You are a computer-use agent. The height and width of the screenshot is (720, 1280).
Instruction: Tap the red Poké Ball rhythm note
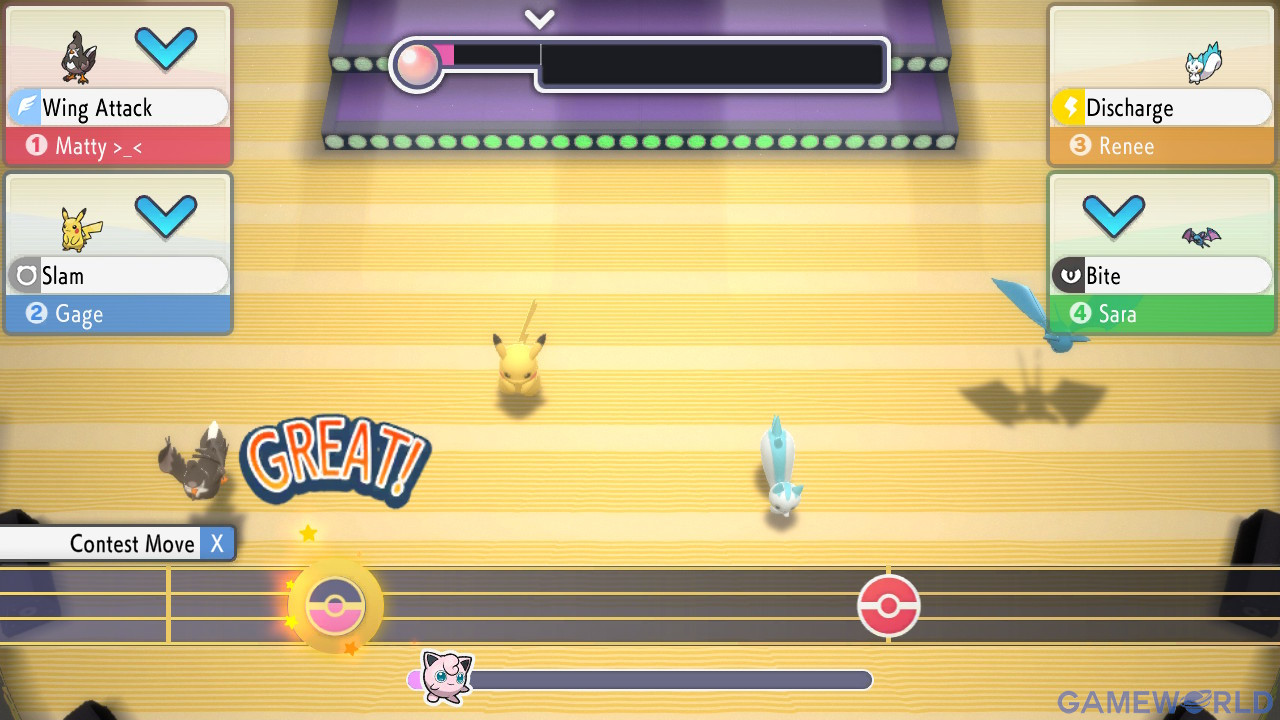888,606
